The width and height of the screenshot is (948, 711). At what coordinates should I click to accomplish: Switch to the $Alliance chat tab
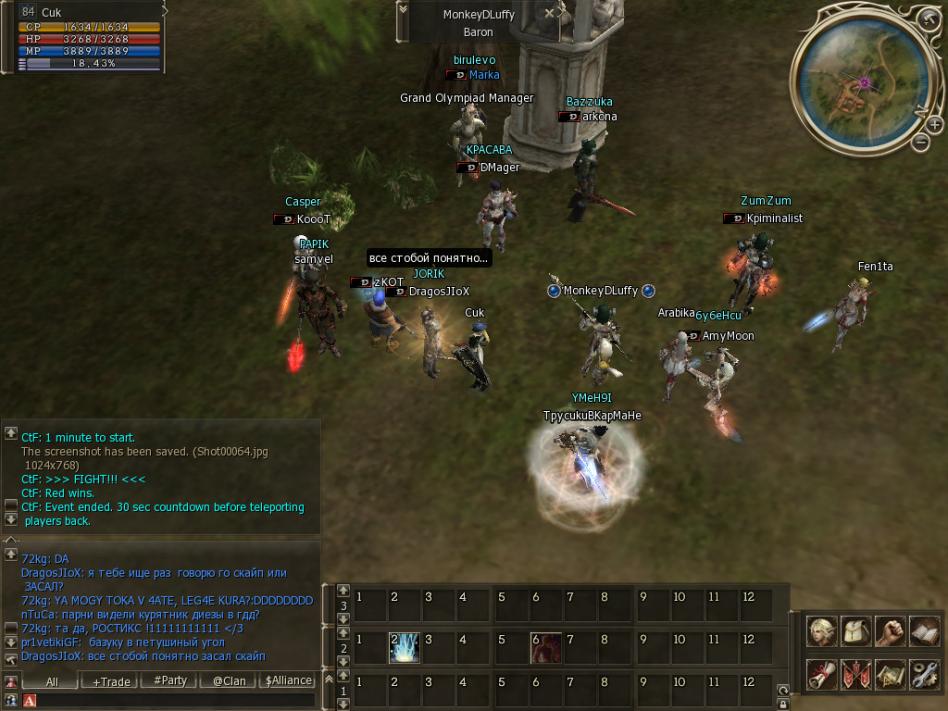pyautogui.click(x=286, y=681)
